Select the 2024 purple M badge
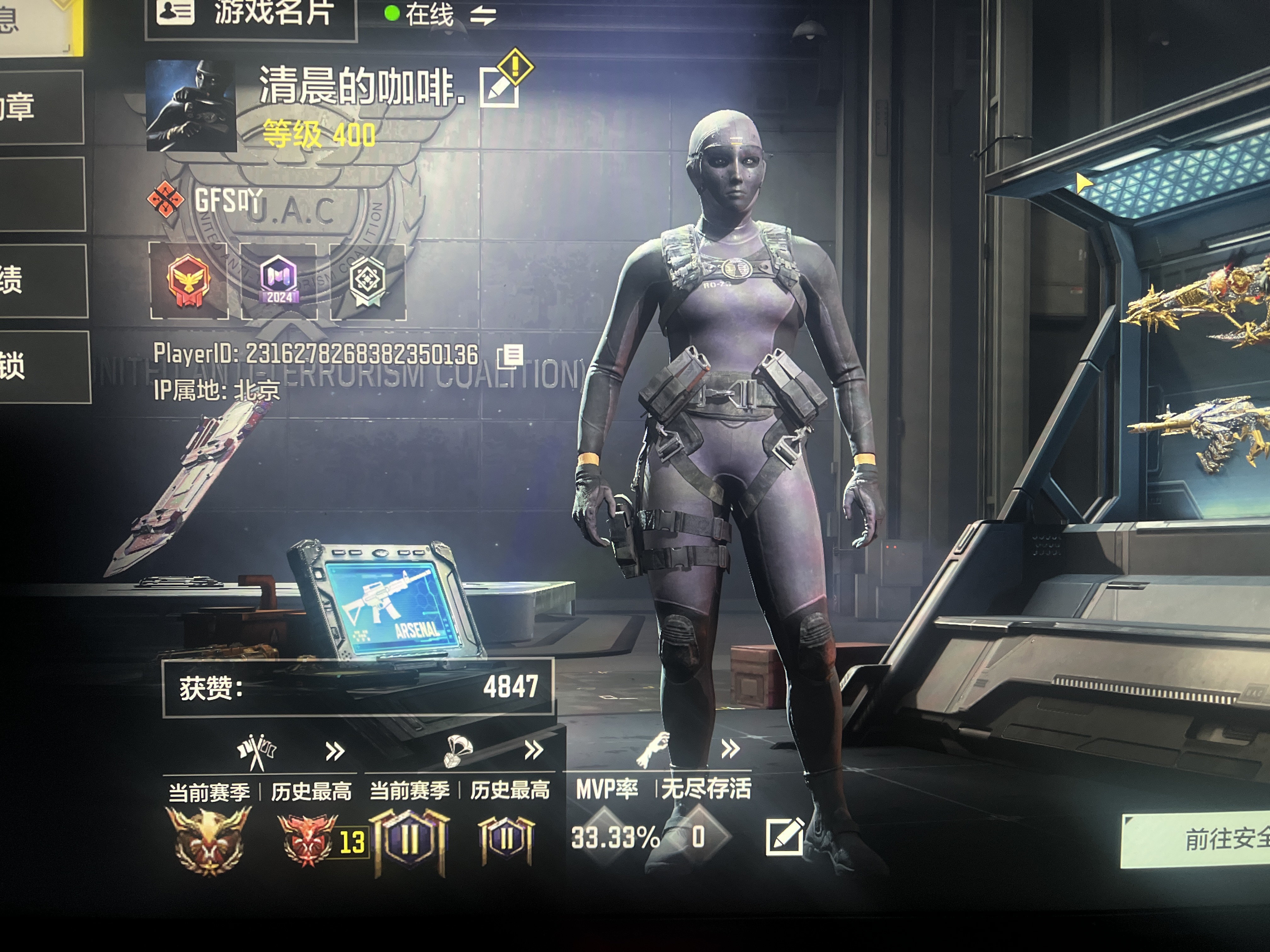1270x952 pixels. [279, 280]
